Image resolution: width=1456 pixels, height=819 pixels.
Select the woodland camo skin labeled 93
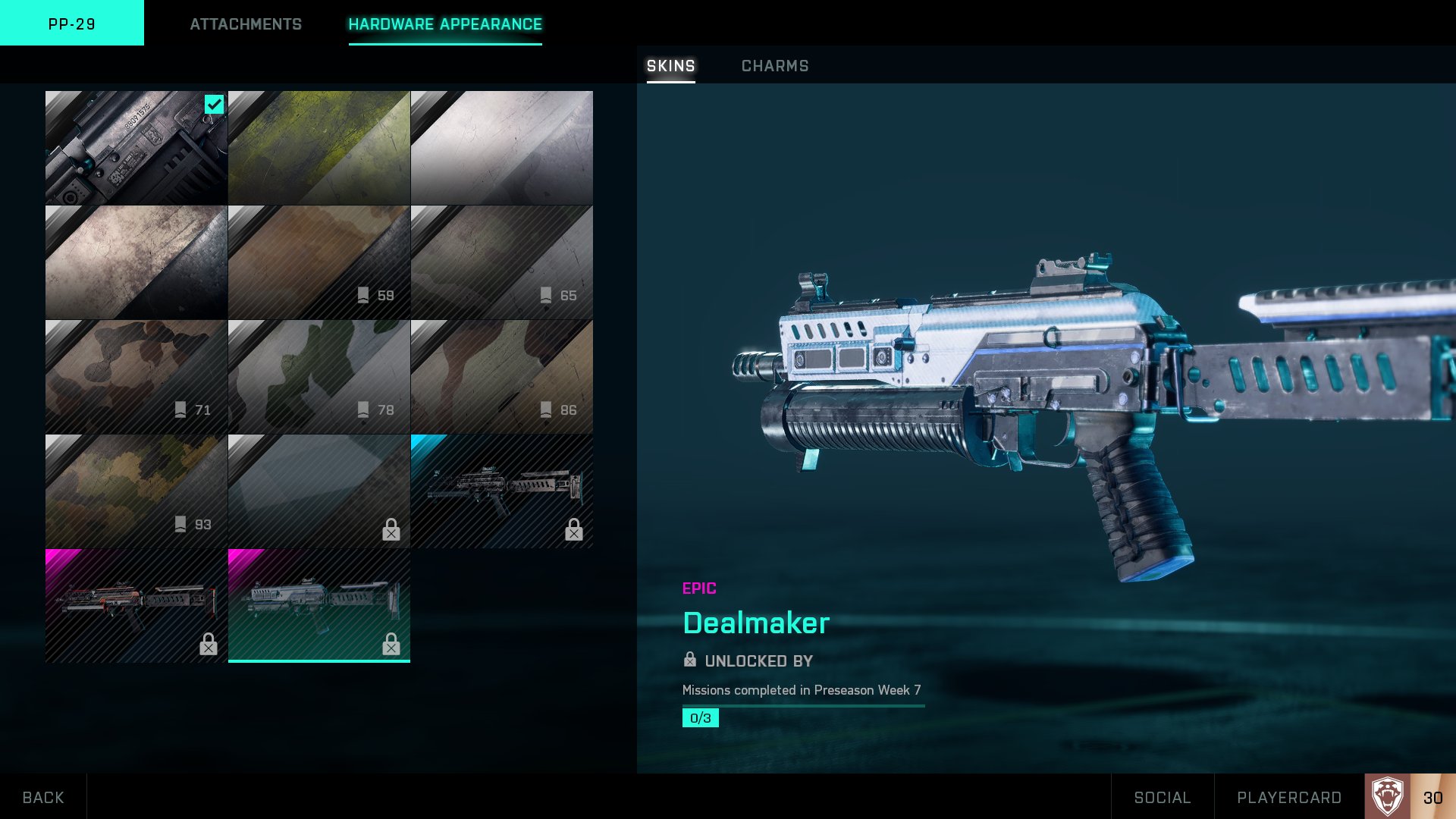pos(136,491)
